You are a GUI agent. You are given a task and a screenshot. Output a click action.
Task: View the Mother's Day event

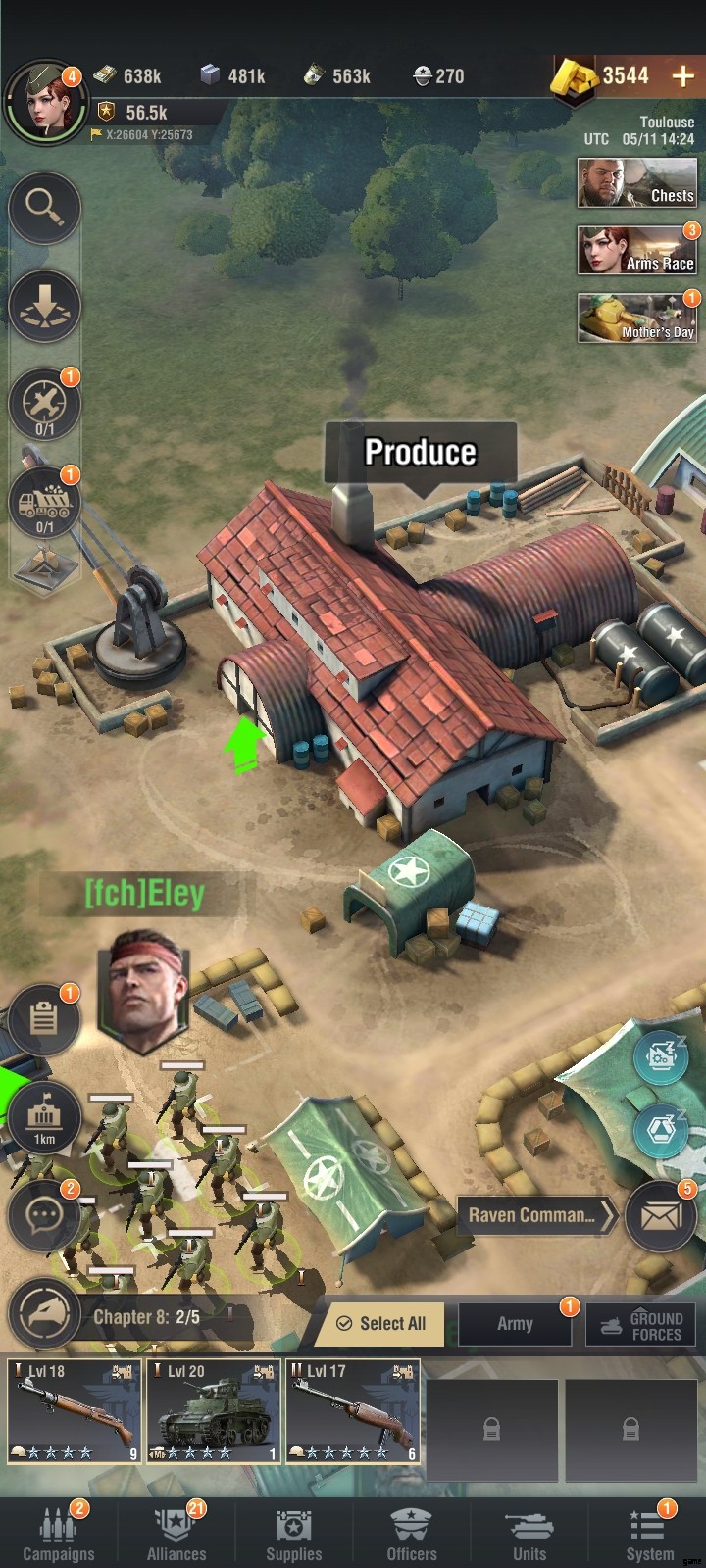click(636, 318)
